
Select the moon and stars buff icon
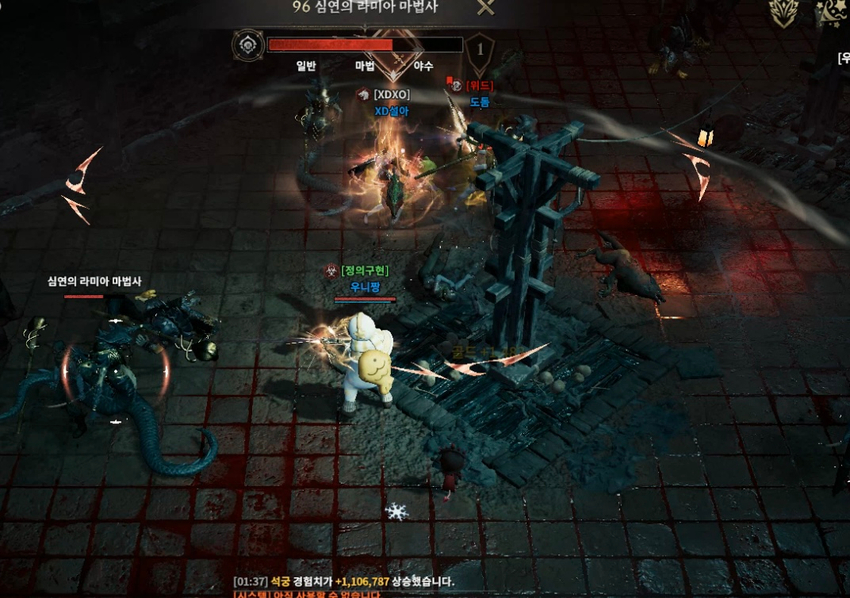click(829, 11)
